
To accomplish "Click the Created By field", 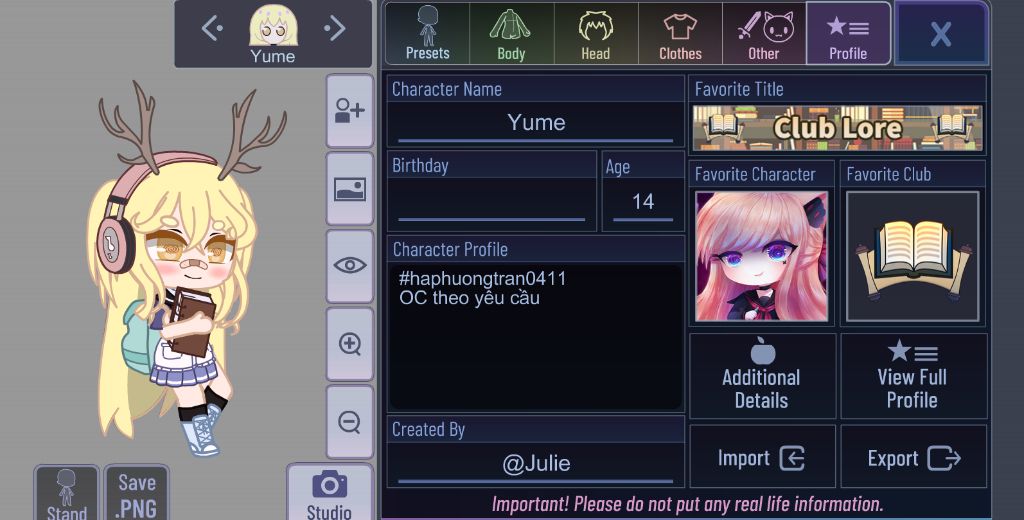I will tap(536, 463).
